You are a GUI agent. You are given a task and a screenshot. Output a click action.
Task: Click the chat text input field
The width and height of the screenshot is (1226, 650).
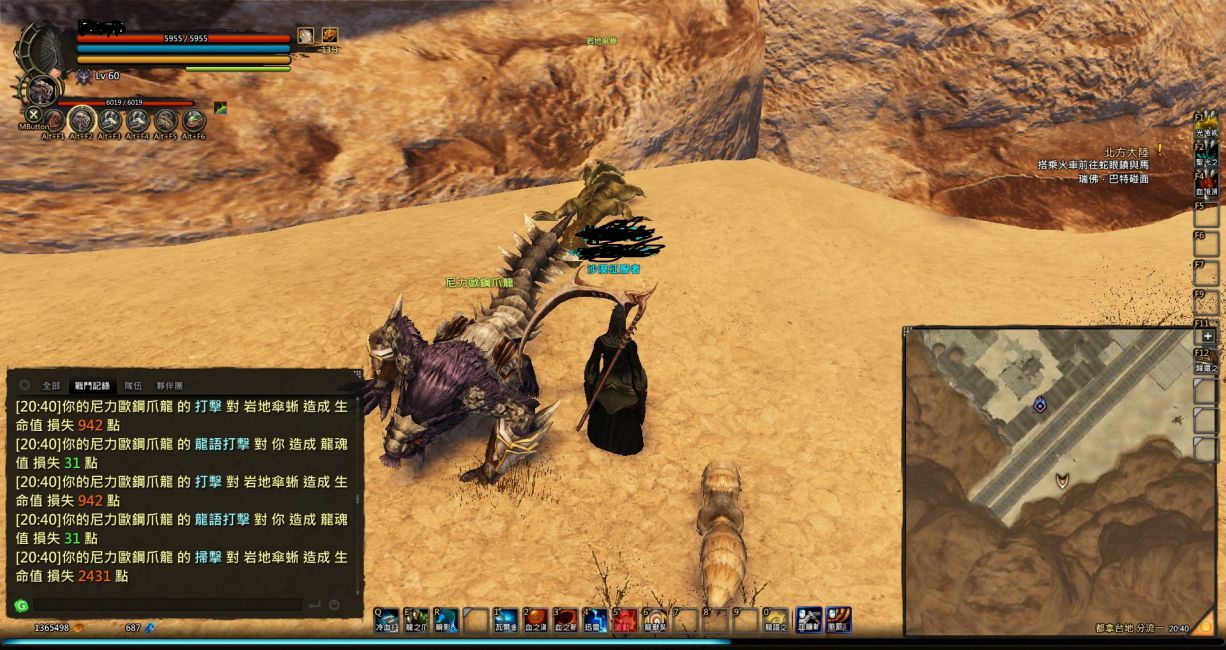(x=166, y=605)
